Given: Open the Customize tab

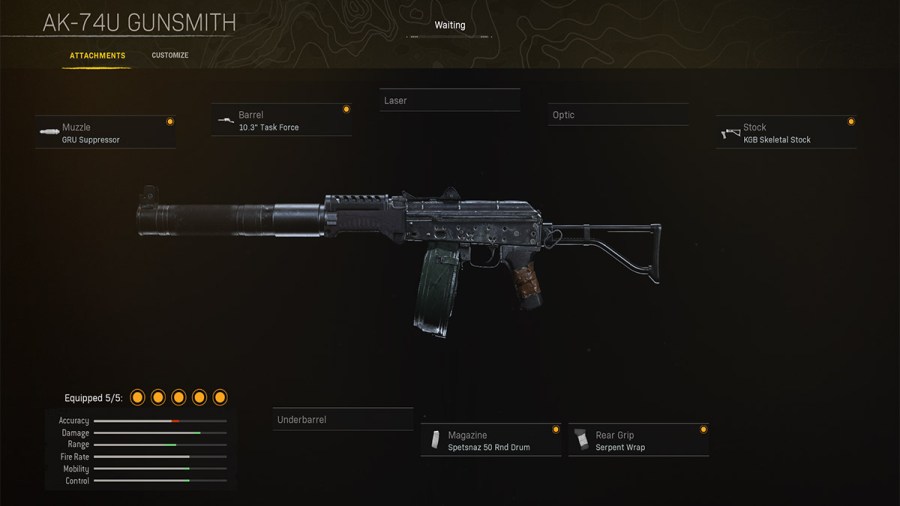Looking at the screenshot, I should pos(170,56).
